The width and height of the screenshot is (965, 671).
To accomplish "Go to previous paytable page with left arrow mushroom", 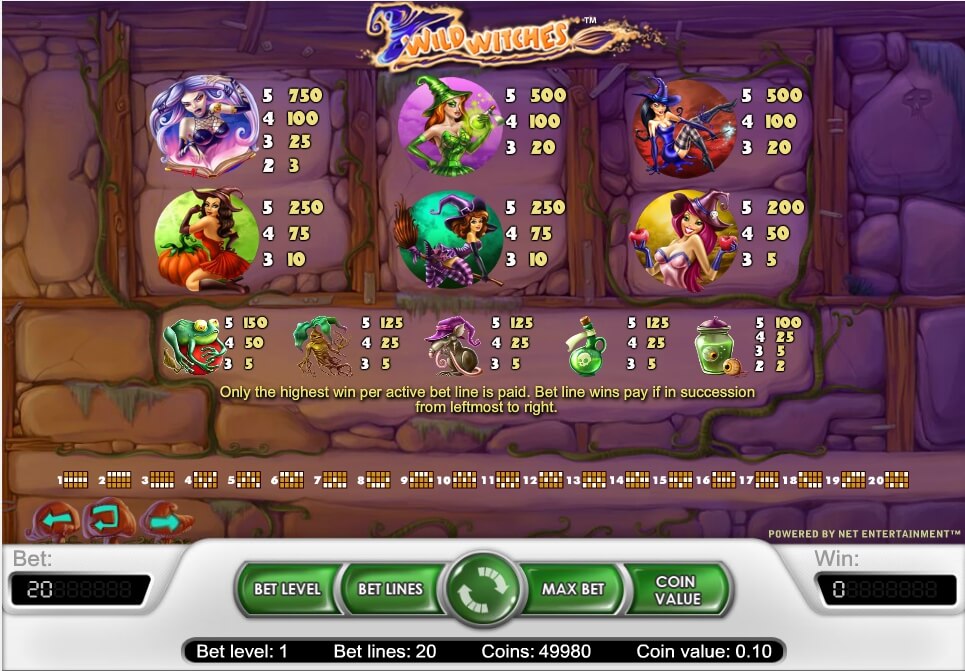I will click(57, 521).
